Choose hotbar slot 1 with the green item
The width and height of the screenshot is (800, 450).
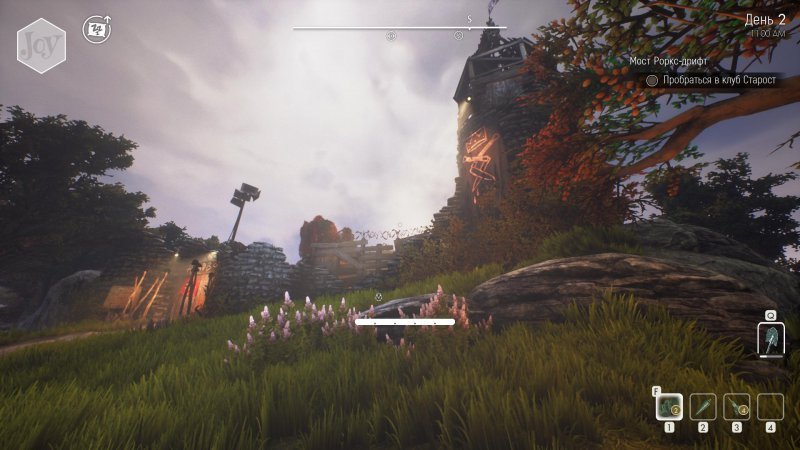pyautogui.click(x=669, y=406)
